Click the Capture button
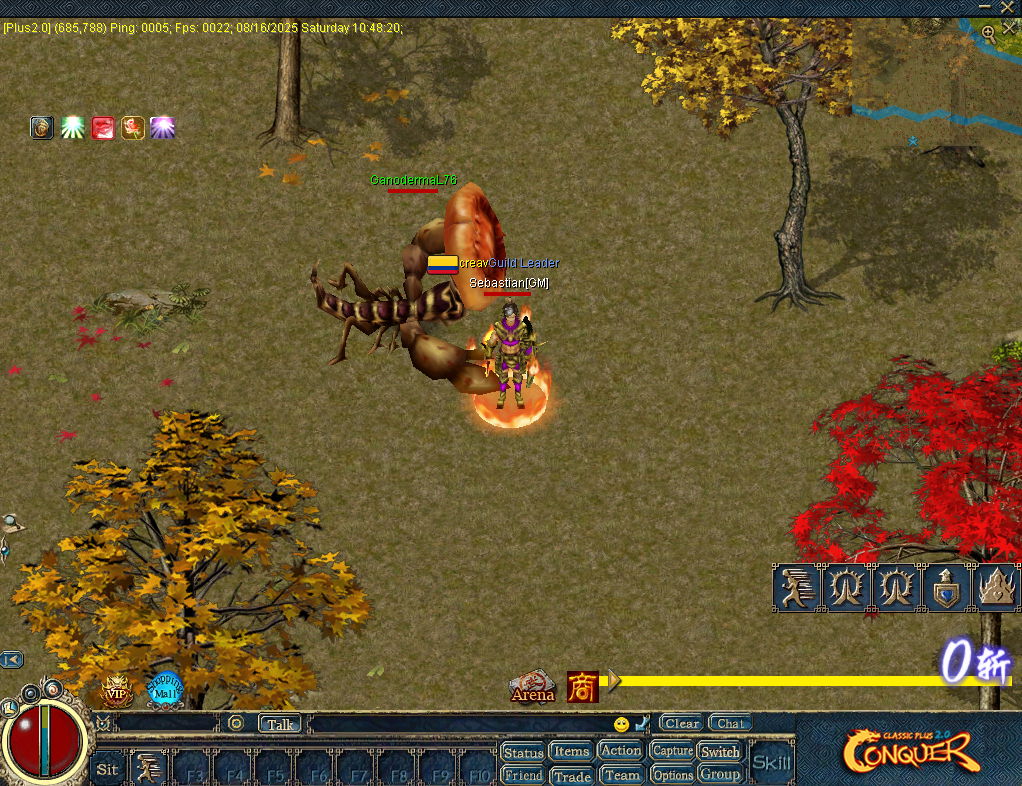 (672, 751)
